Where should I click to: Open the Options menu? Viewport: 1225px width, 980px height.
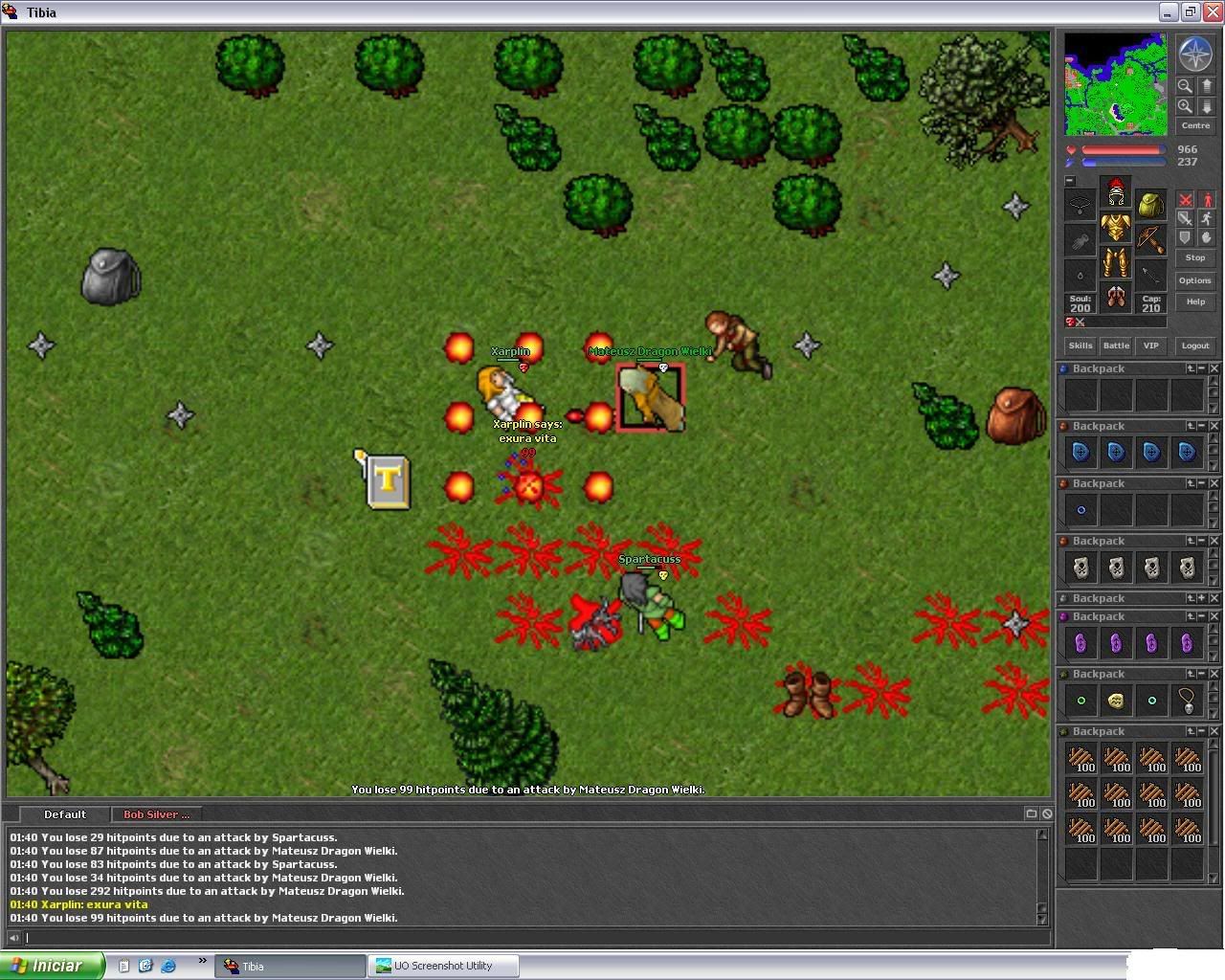[x=1194, y=280]
